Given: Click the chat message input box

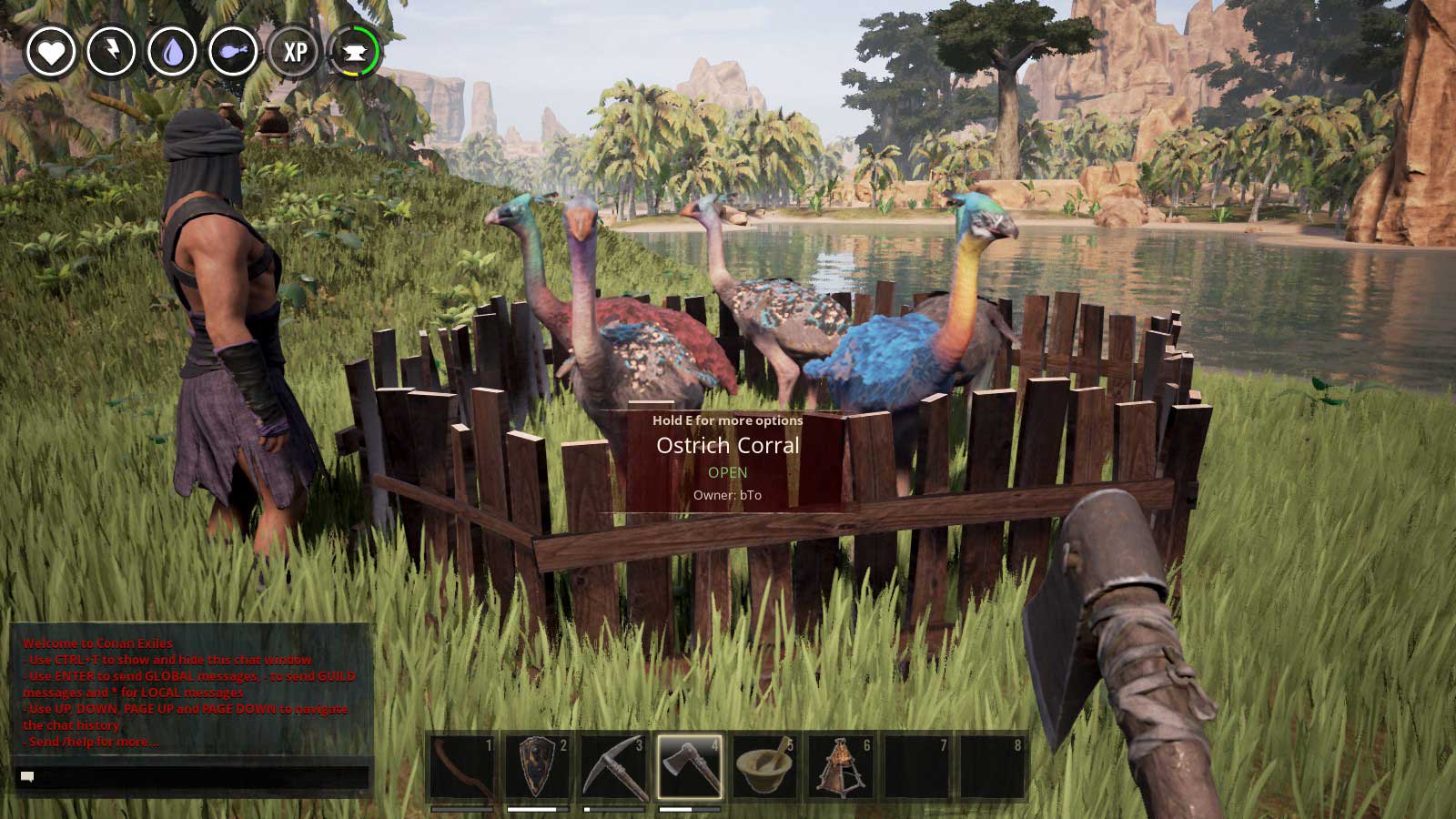Looking at the screenshot, I should pos(193,777).
